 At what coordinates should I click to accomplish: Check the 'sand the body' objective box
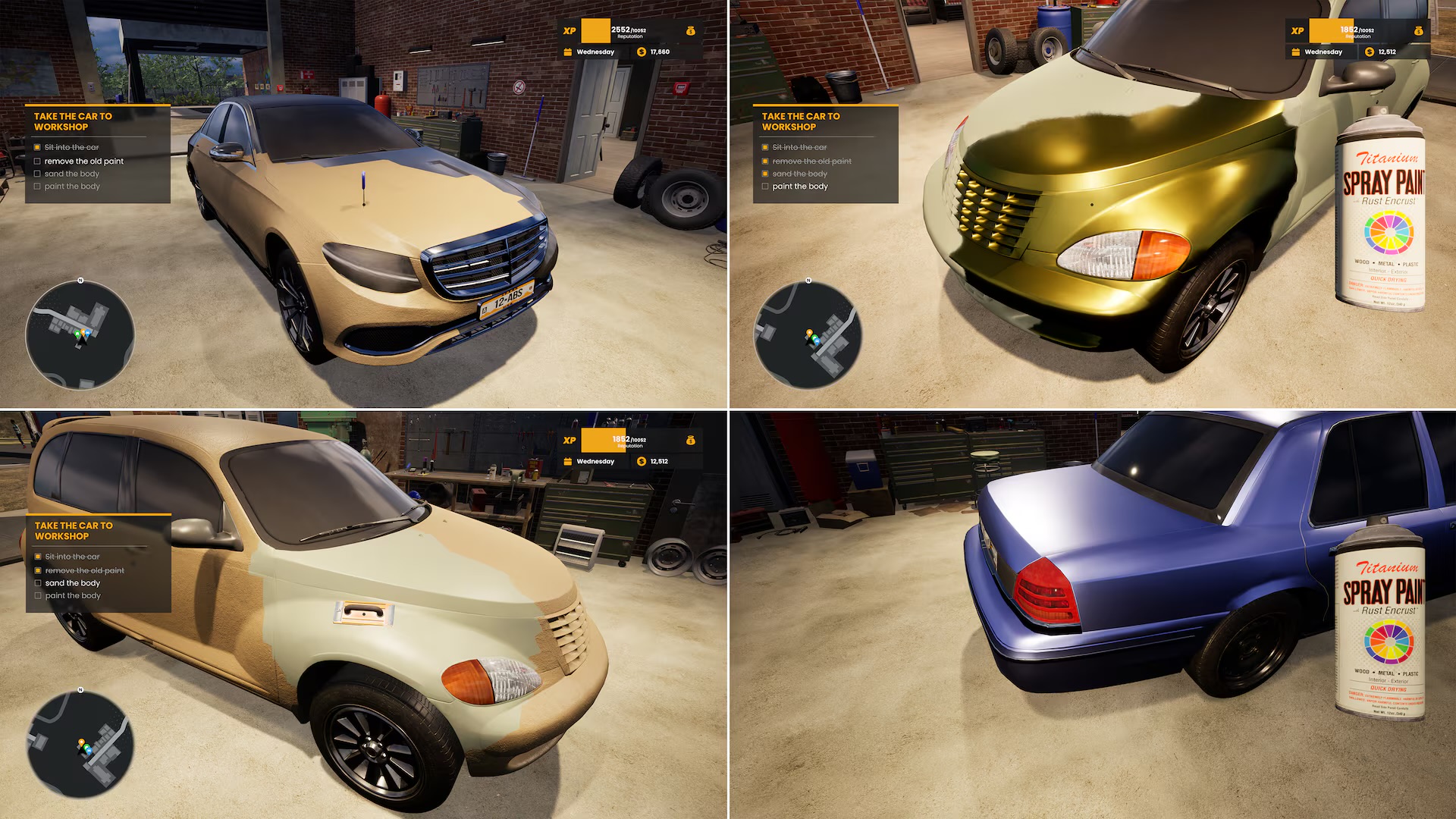(38, 173)
